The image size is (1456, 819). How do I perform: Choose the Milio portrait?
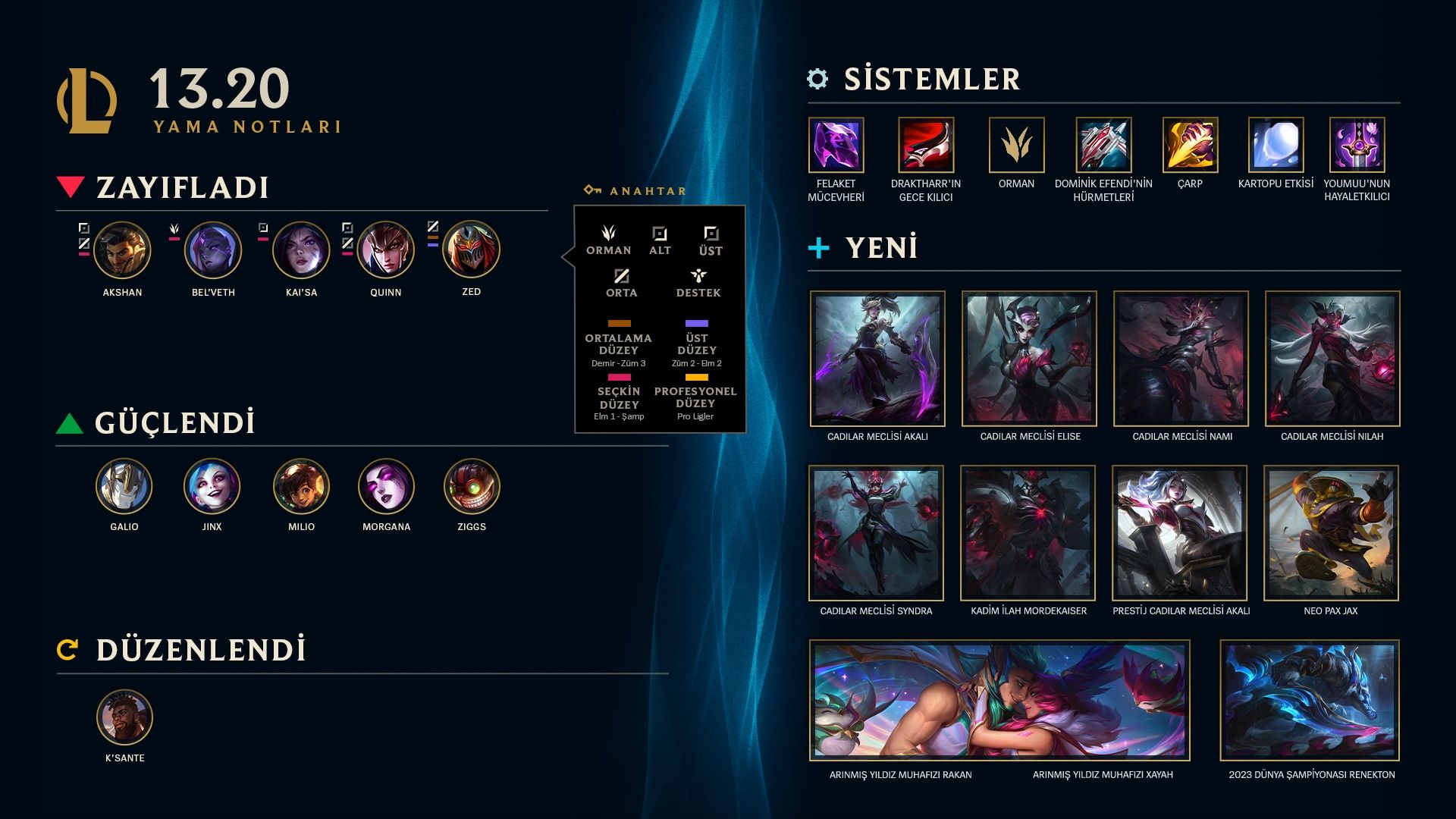[301, 487]
